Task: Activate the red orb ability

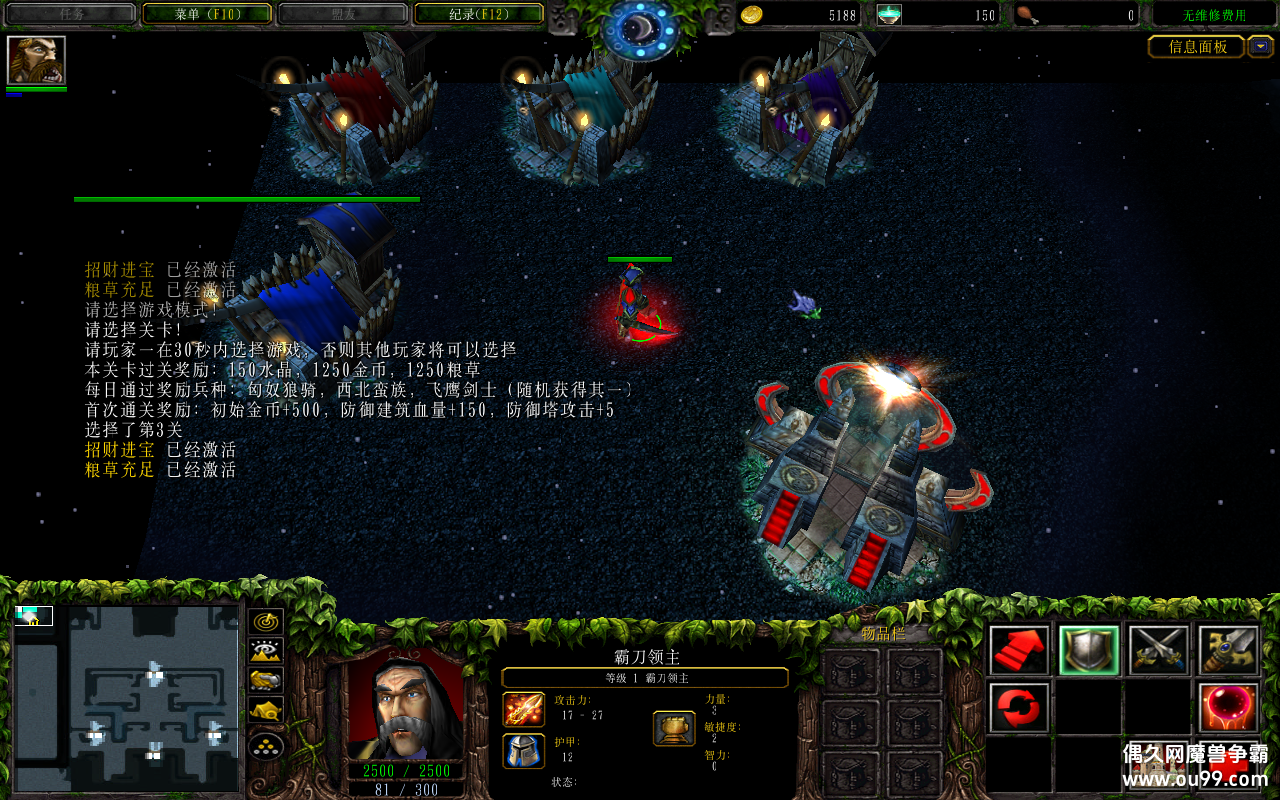Action: [1229, 708]
